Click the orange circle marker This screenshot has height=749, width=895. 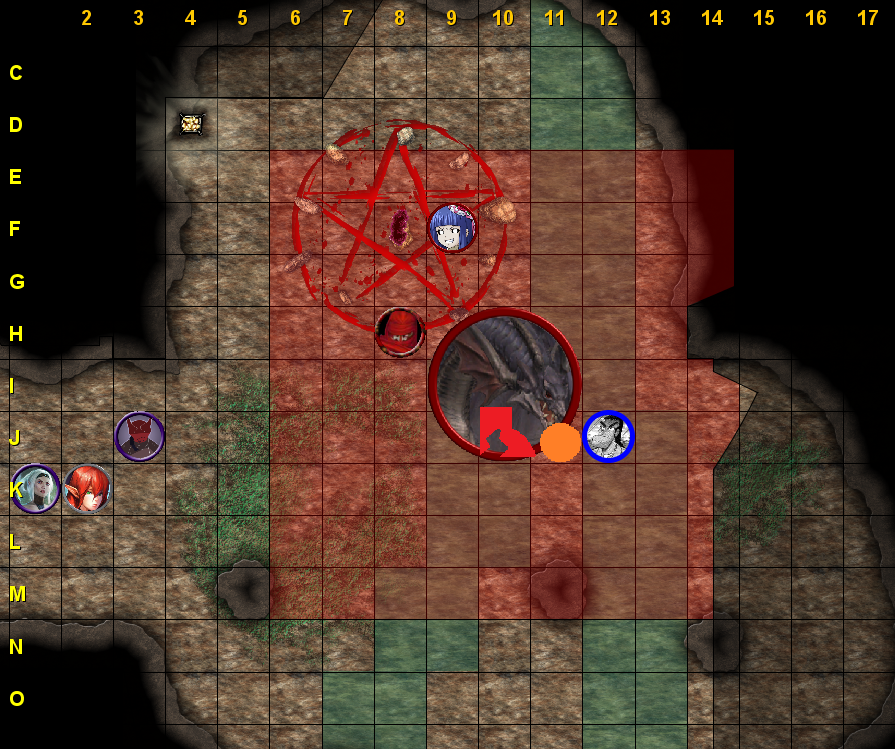[x=560, y=442]
